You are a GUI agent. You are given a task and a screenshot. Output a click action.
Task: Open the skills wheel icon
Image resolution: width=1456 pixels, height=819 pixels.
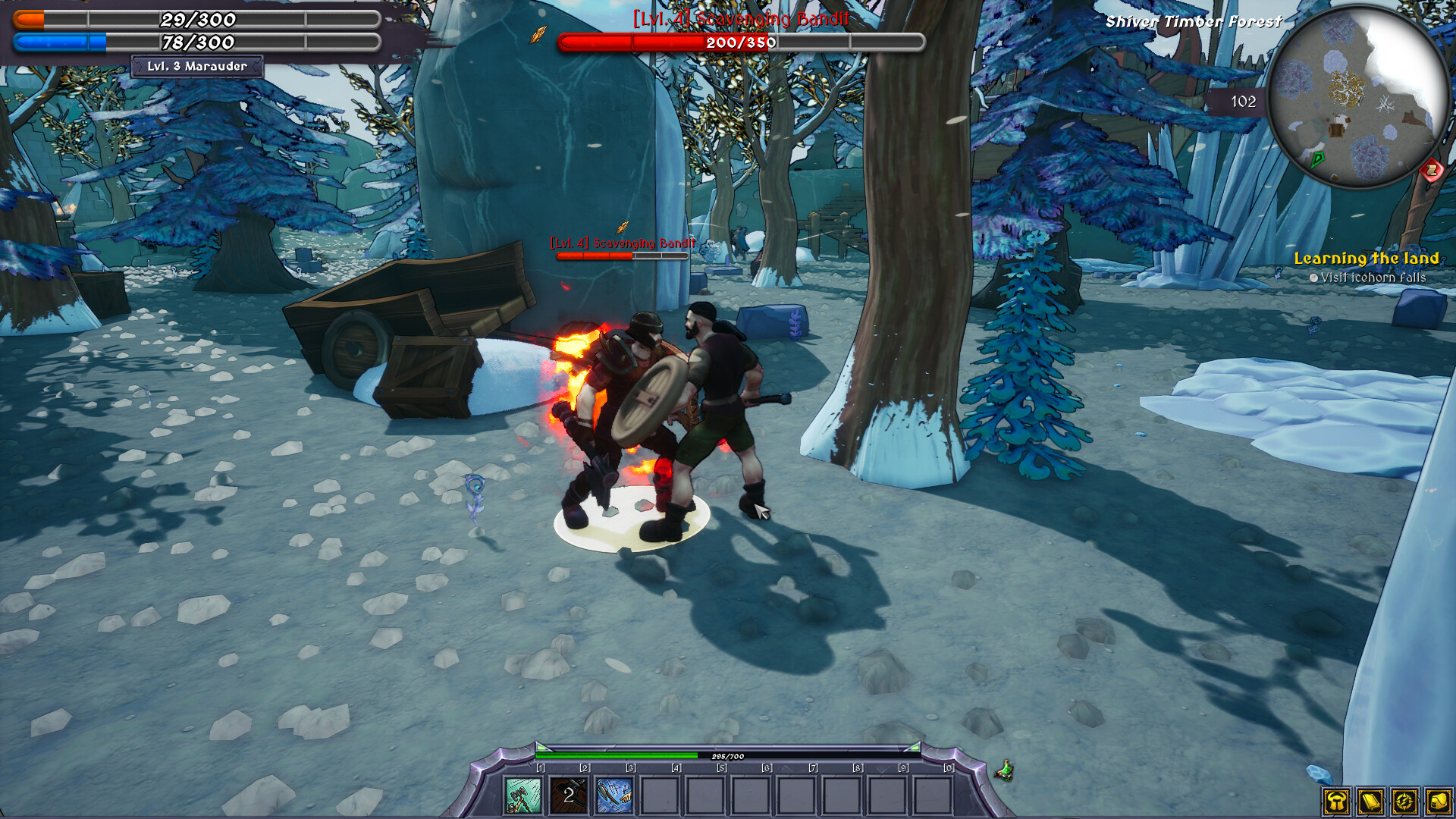pyautogui.click(x=1404, y=802)
